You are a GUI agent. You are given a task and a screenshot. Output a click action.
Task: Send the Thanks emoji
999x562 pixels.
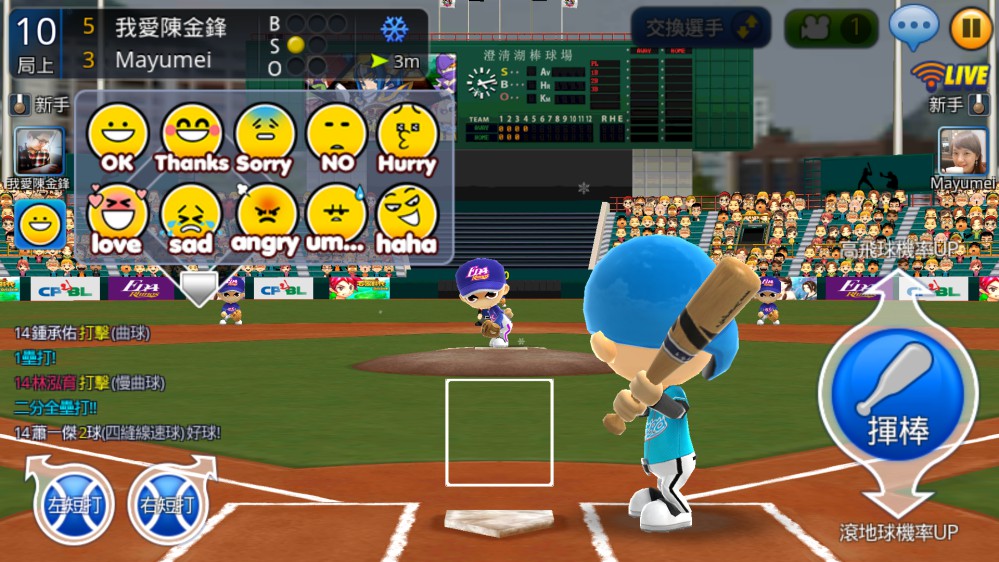pos(191,138)
